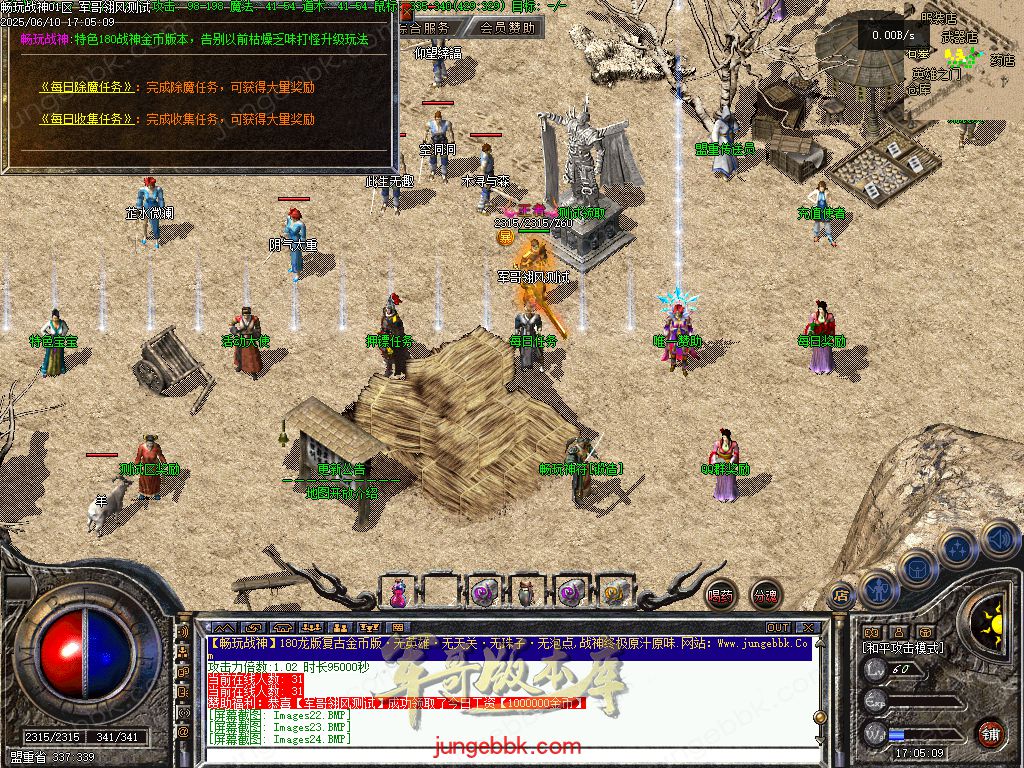Click the round 分魂 button
Image resolution: width=1024 pixels, height=768 pixels.
(765, 594)
